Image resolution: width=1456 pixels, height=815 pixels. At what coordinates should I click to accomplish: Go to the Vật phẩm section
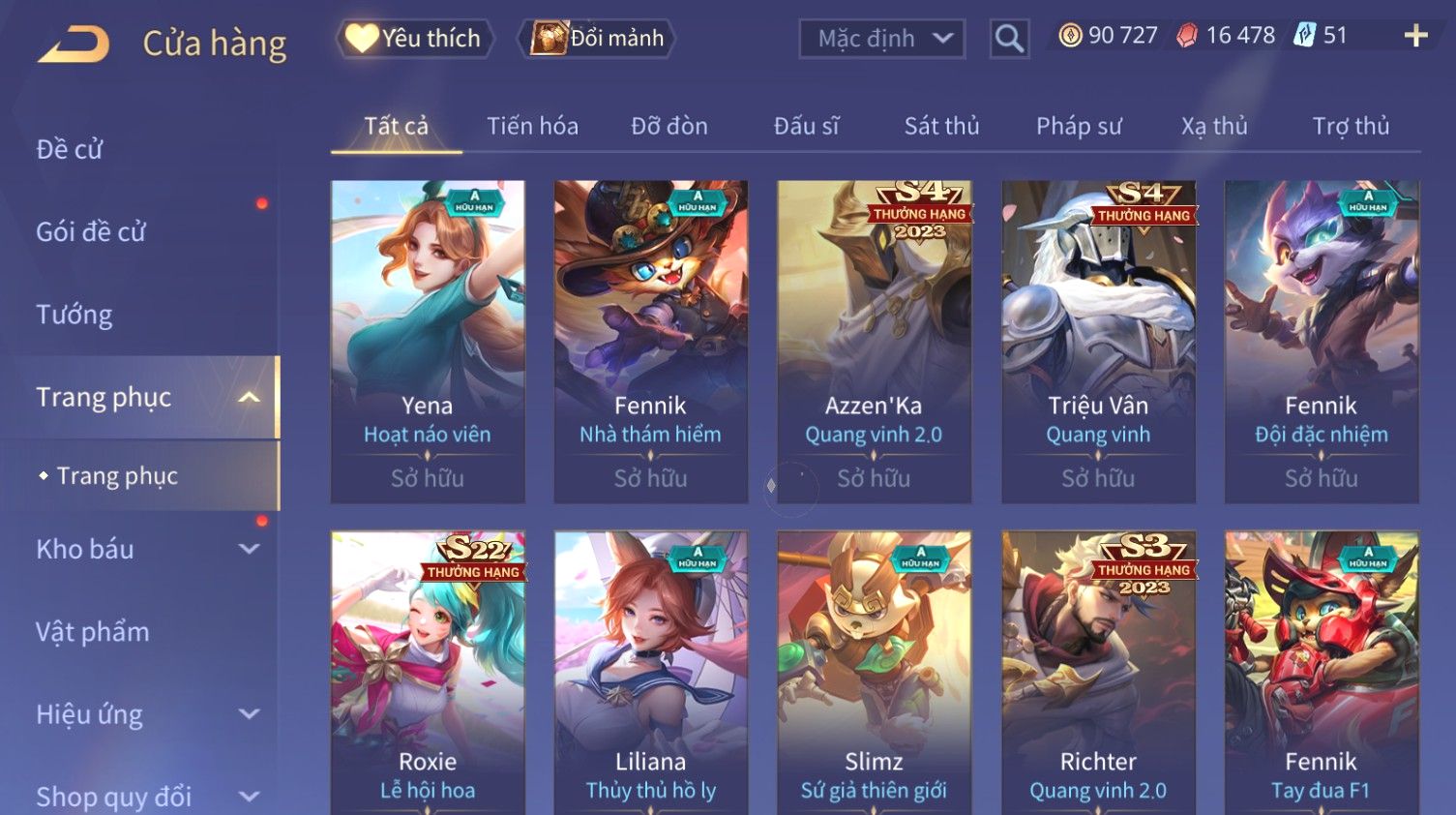click(93, 632)
